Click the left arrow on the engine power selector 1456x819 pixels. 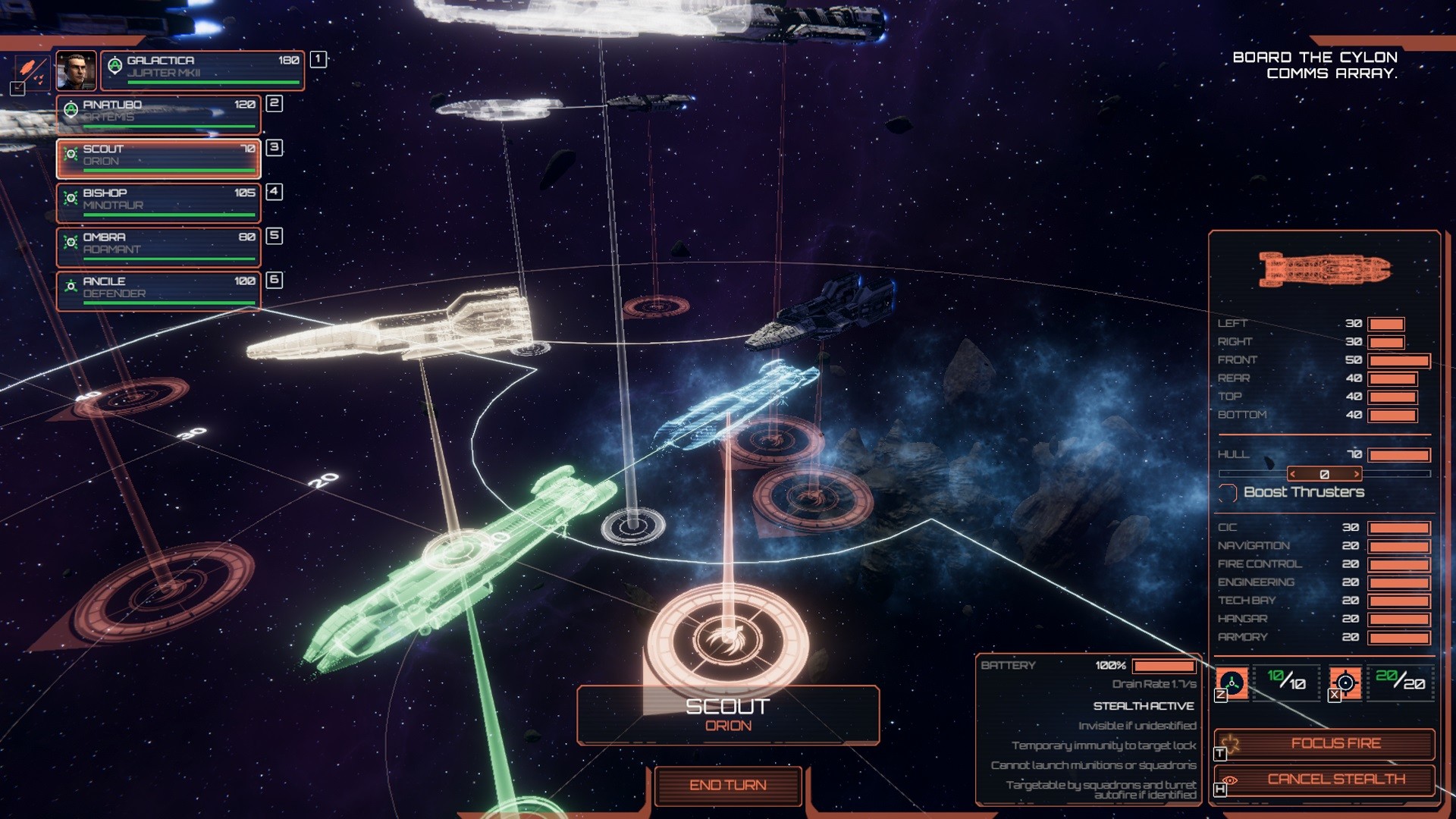click(1293, 473)
